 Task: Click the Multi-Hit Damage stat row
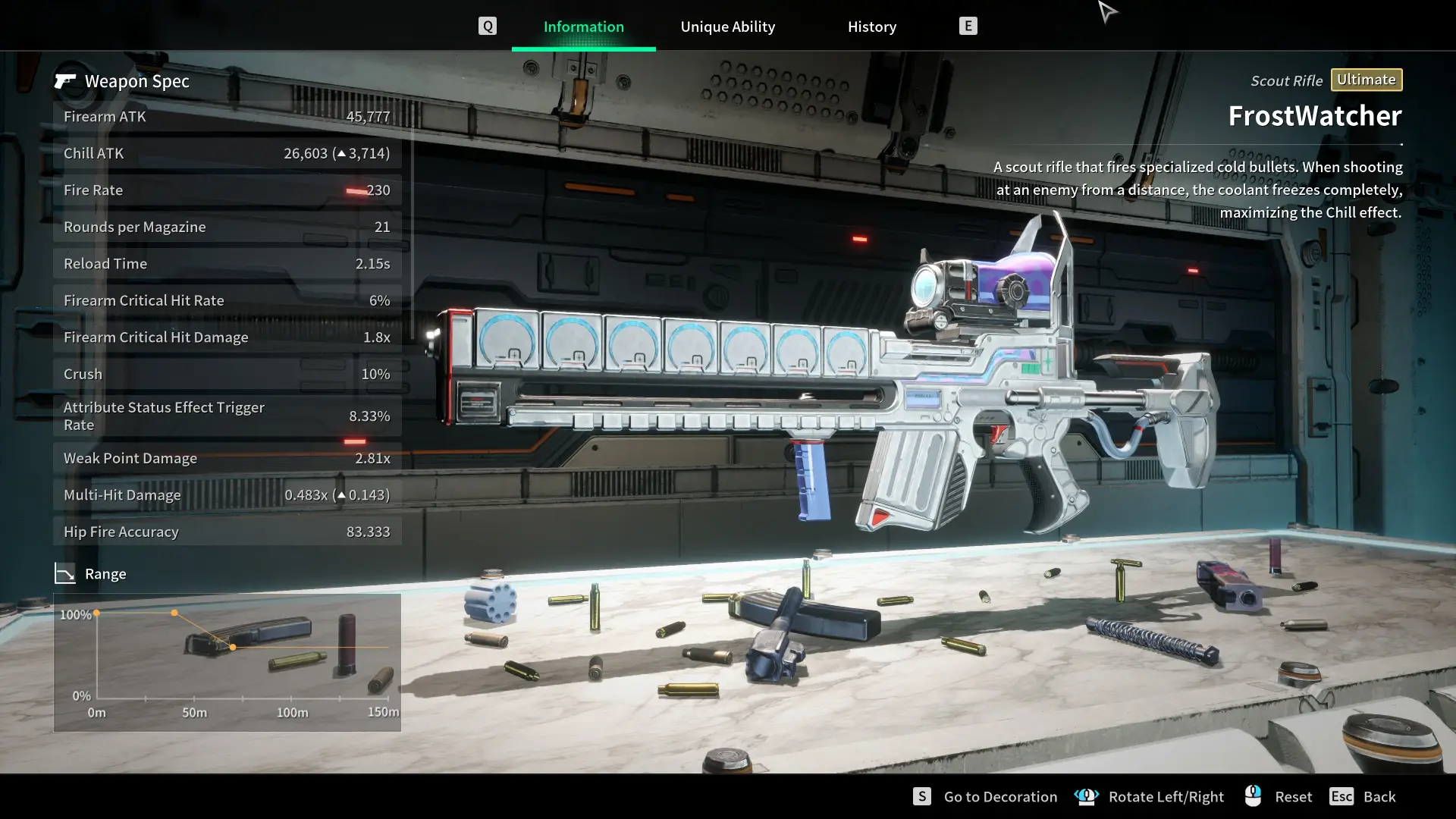point(226,494)
